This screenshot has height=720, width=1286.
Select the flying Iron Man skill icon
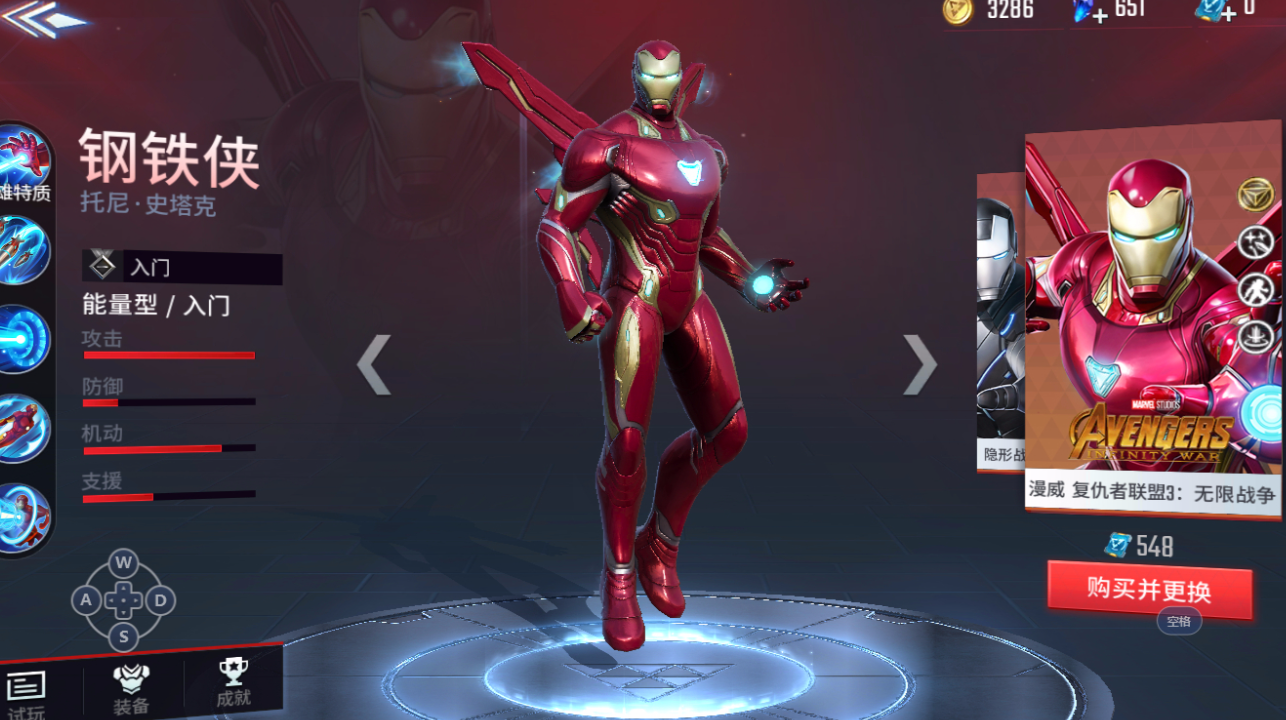point(22,428)
